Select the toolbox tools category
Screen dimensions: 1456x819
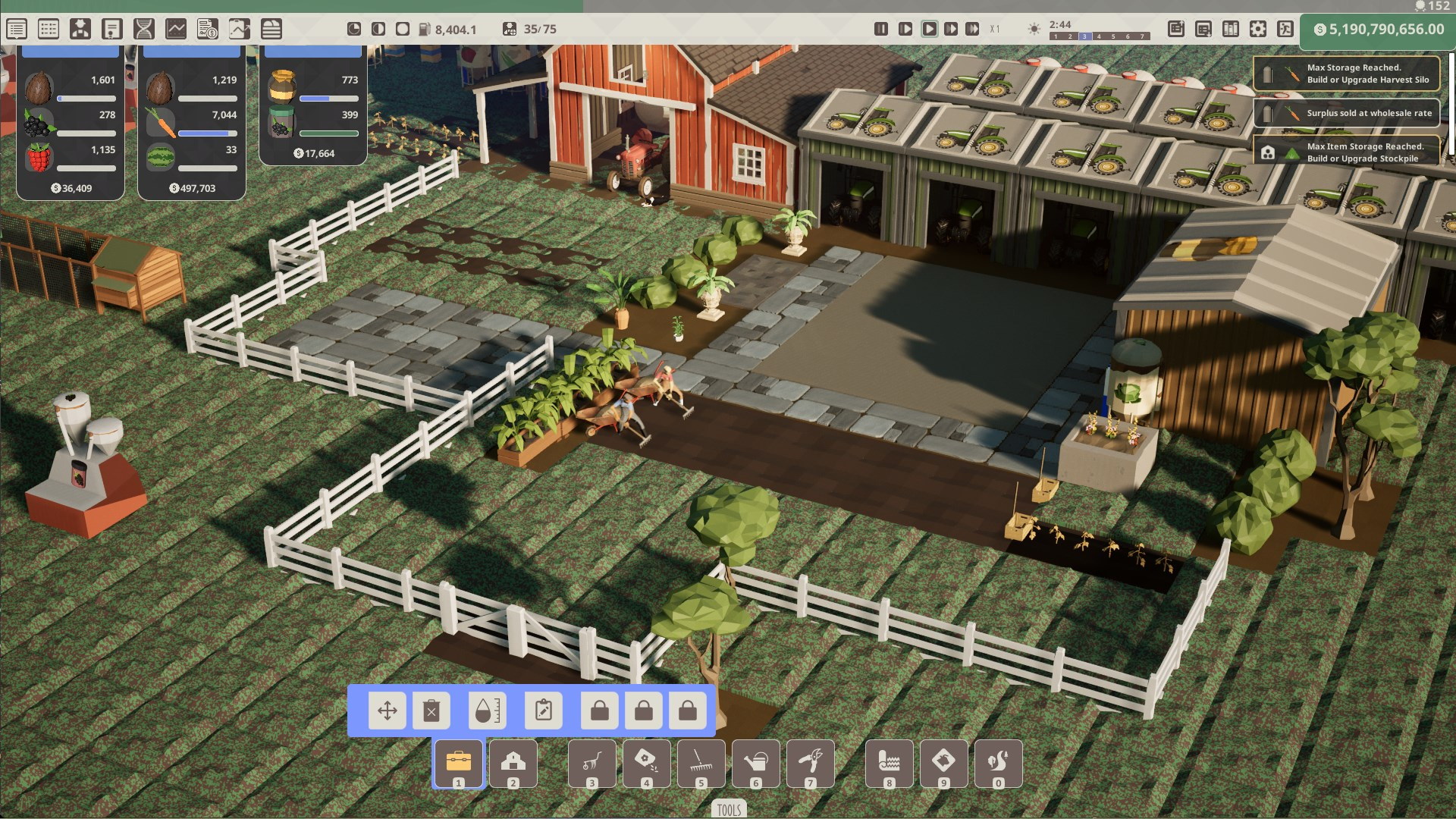tap(458, 764)
